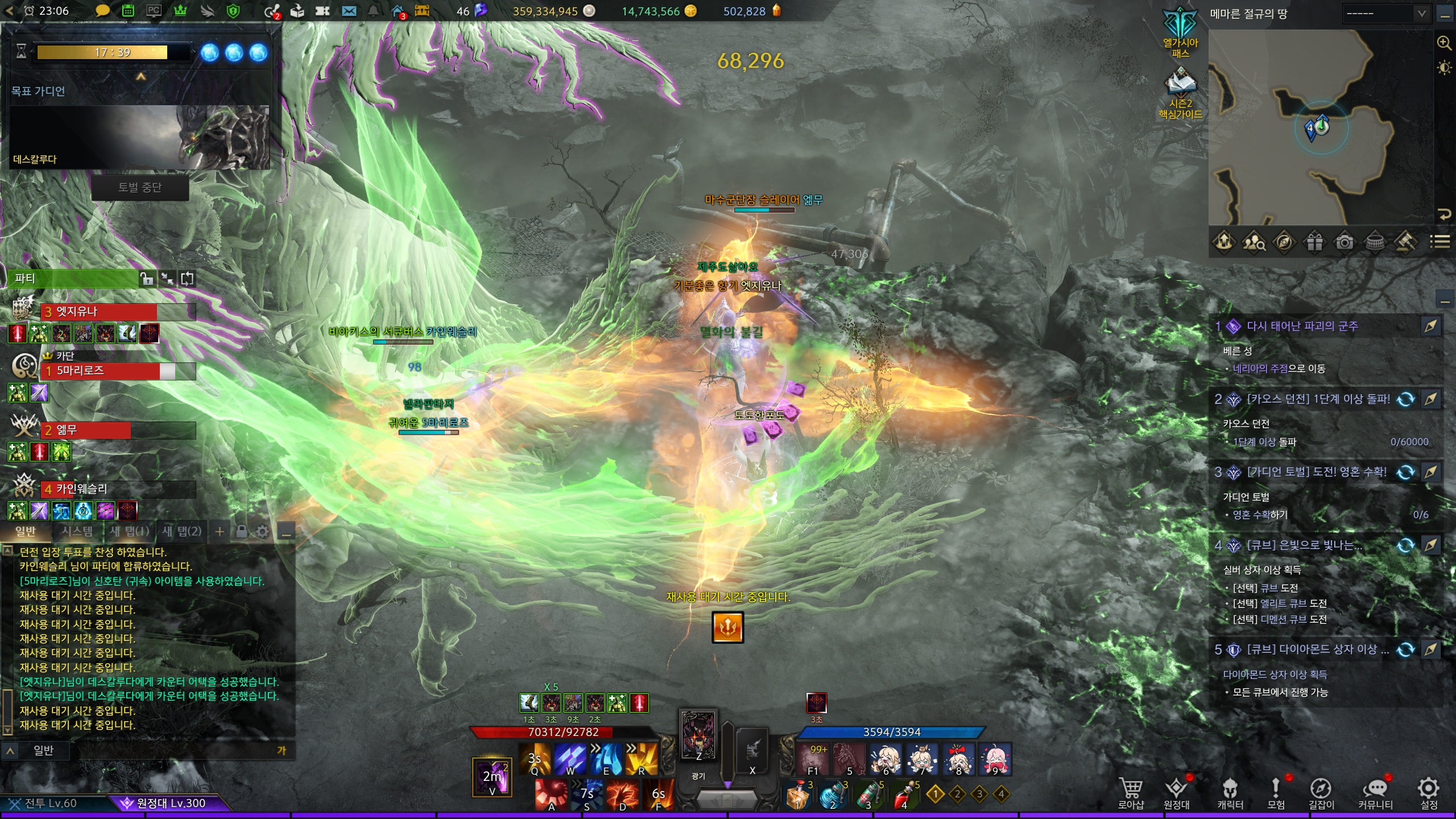Open the channel dropdown above the minimap
The height and width of the screenshot is (819, 1456).
tap(1385, 14)
